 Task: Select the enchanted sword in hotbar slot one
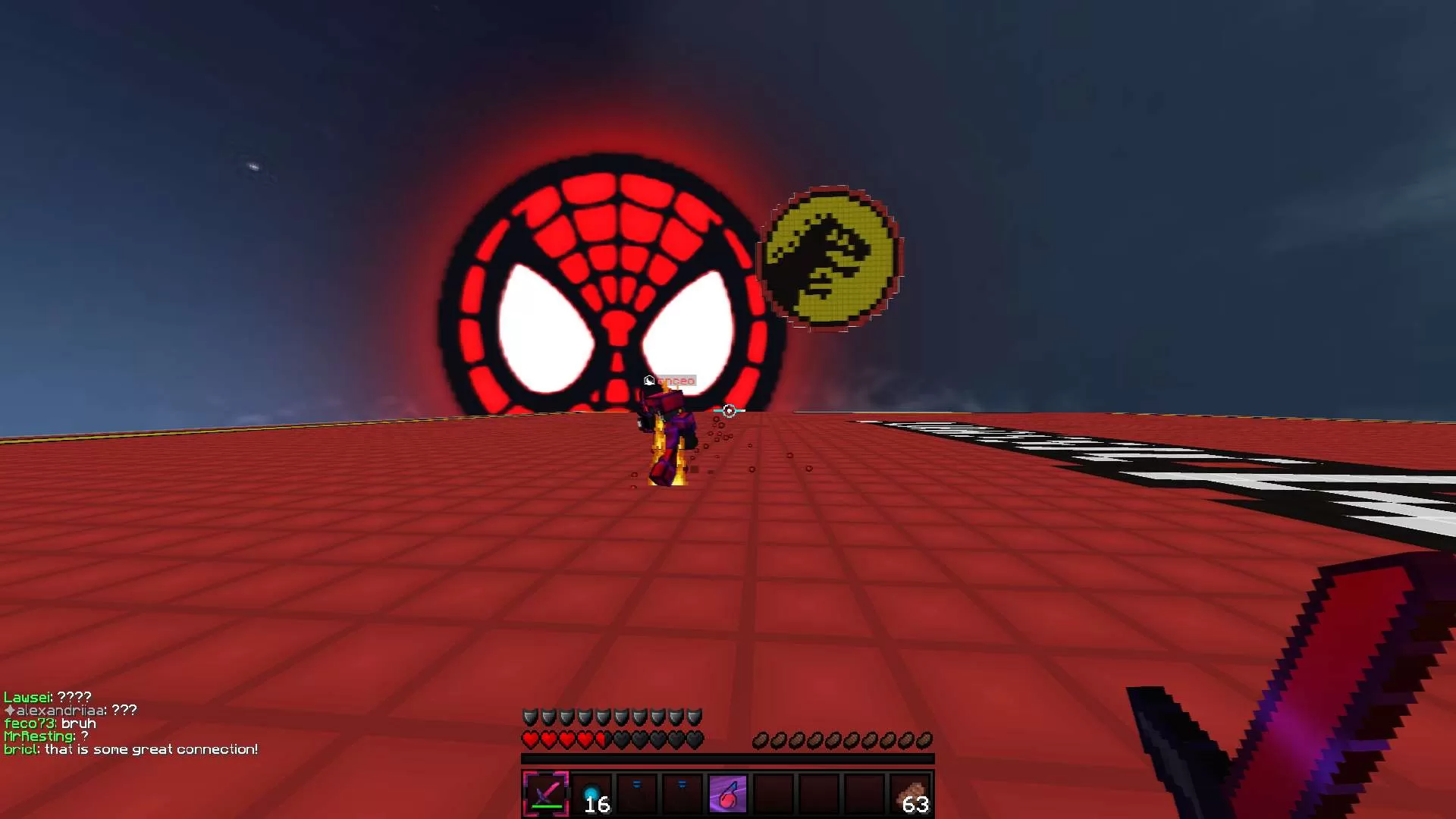[545, 794]
